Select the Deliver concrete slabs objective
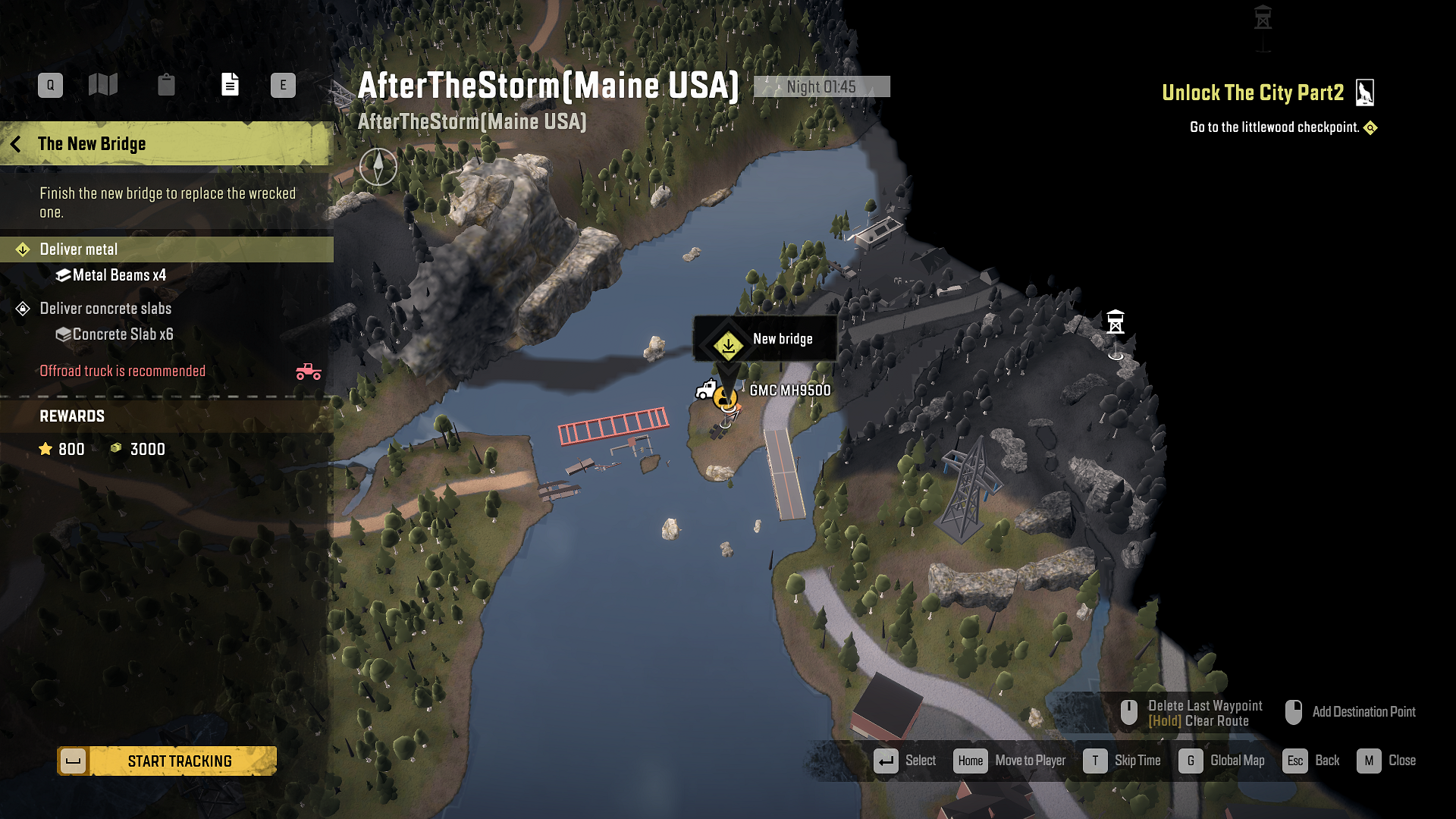Image resolution: width=1456 pixels, height=819 pixels. click(105, 309)
